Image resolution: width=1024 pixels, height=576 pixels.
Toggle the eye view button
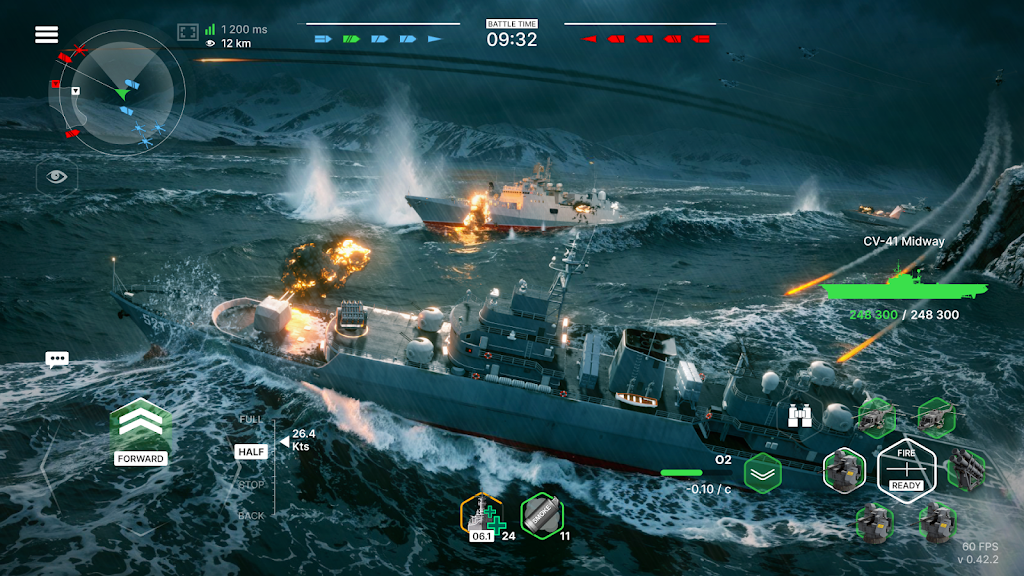coord(57,177)
